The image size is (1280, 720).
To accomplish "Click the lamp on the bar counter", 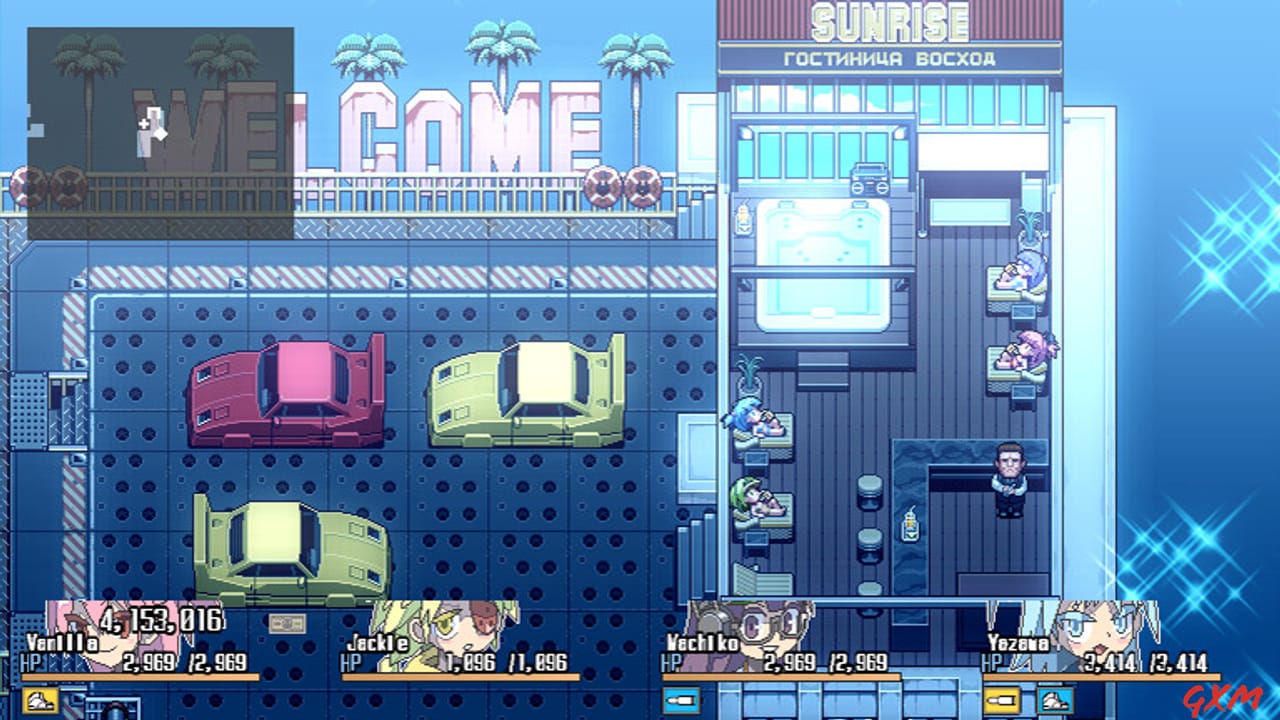I will [911, 525].
